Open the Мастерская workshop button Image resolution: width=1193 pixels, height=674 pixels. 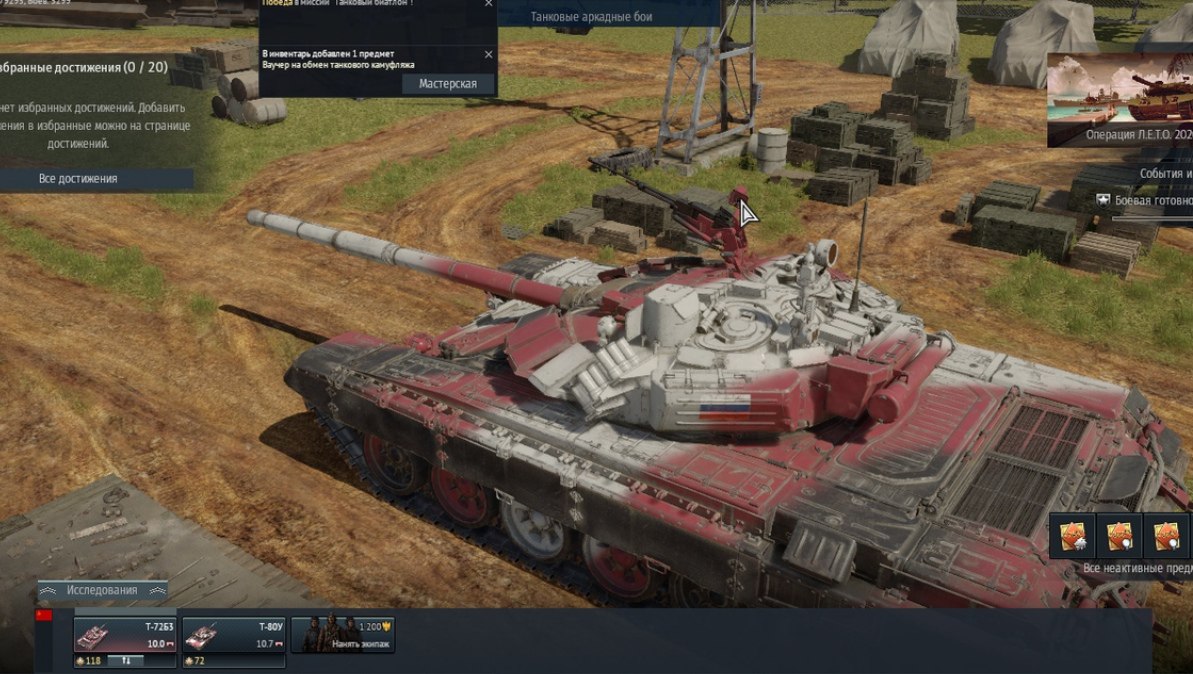pyautogui.click(x=448, y=84)
